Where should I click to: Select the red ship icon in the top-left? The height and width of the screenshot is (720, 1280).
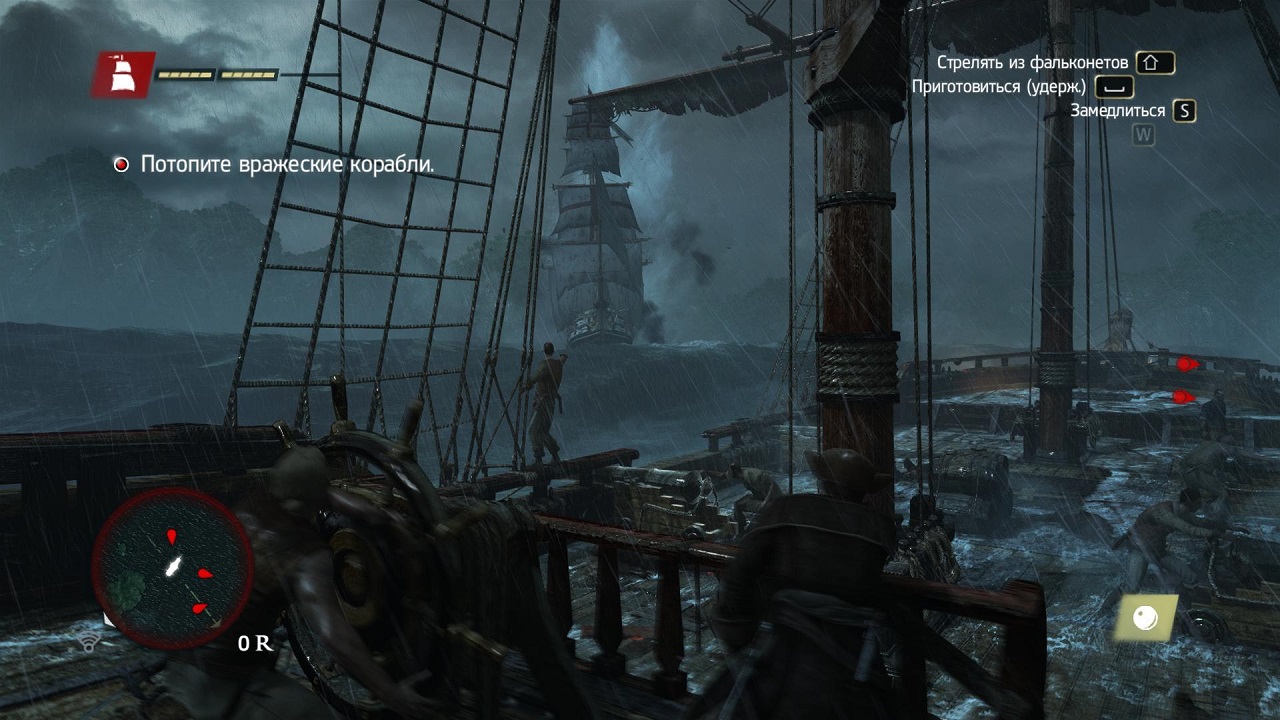pos(123,75)
